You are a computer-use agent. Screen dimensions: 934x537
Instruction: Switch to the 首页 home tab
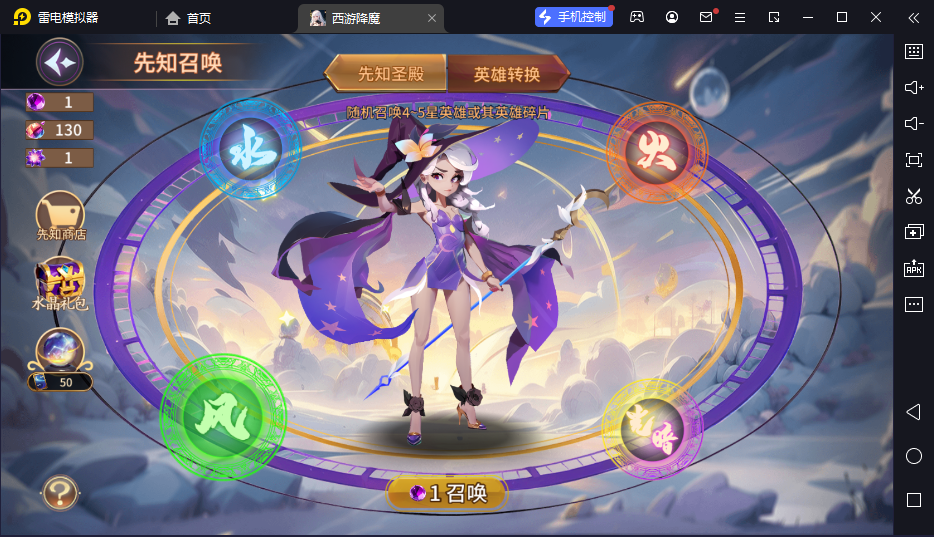[189, 18]
